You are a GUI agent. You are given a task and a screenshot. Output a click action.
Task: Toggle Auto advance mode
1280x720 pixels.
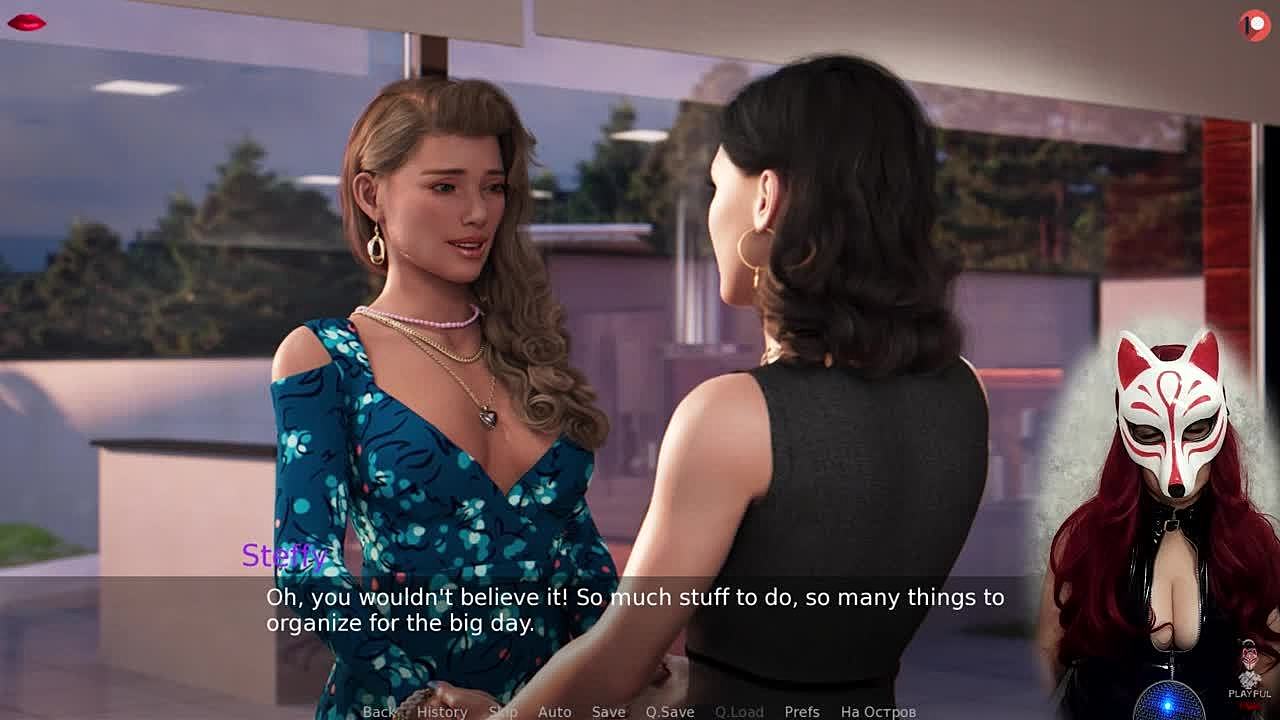click(555, 711)
